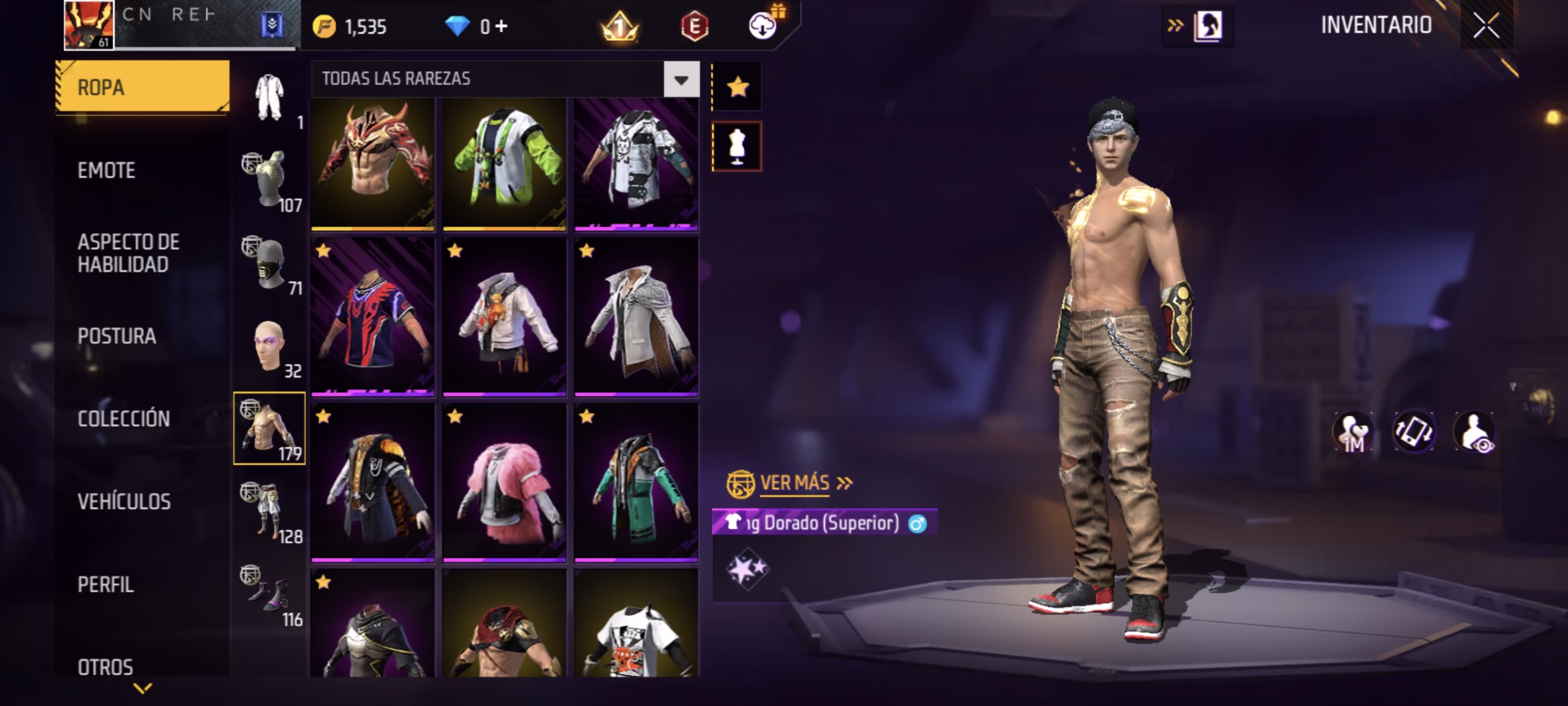This screenshot has width=1568, height=706.
Task: Select the pink fur jacket item
Action: [504, 482]
